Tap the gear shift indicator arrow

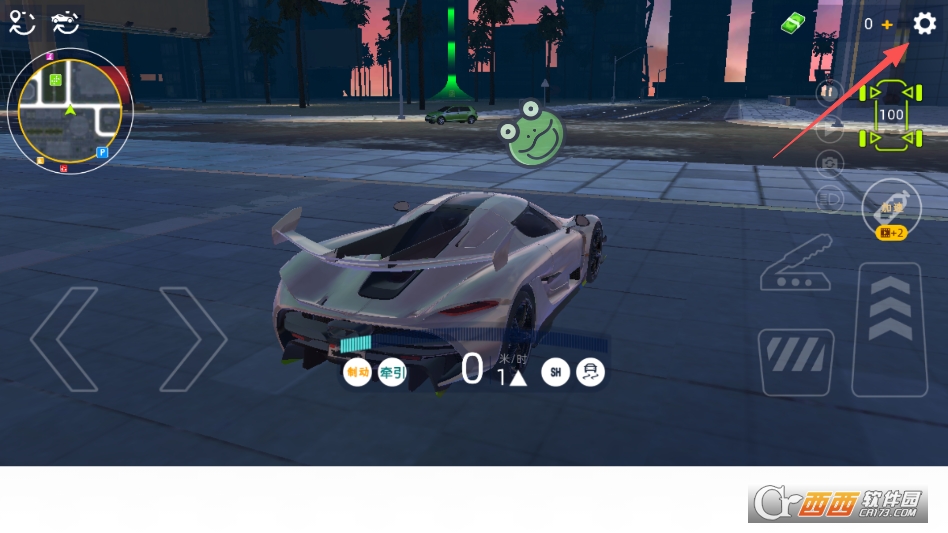tap(517, 378)
